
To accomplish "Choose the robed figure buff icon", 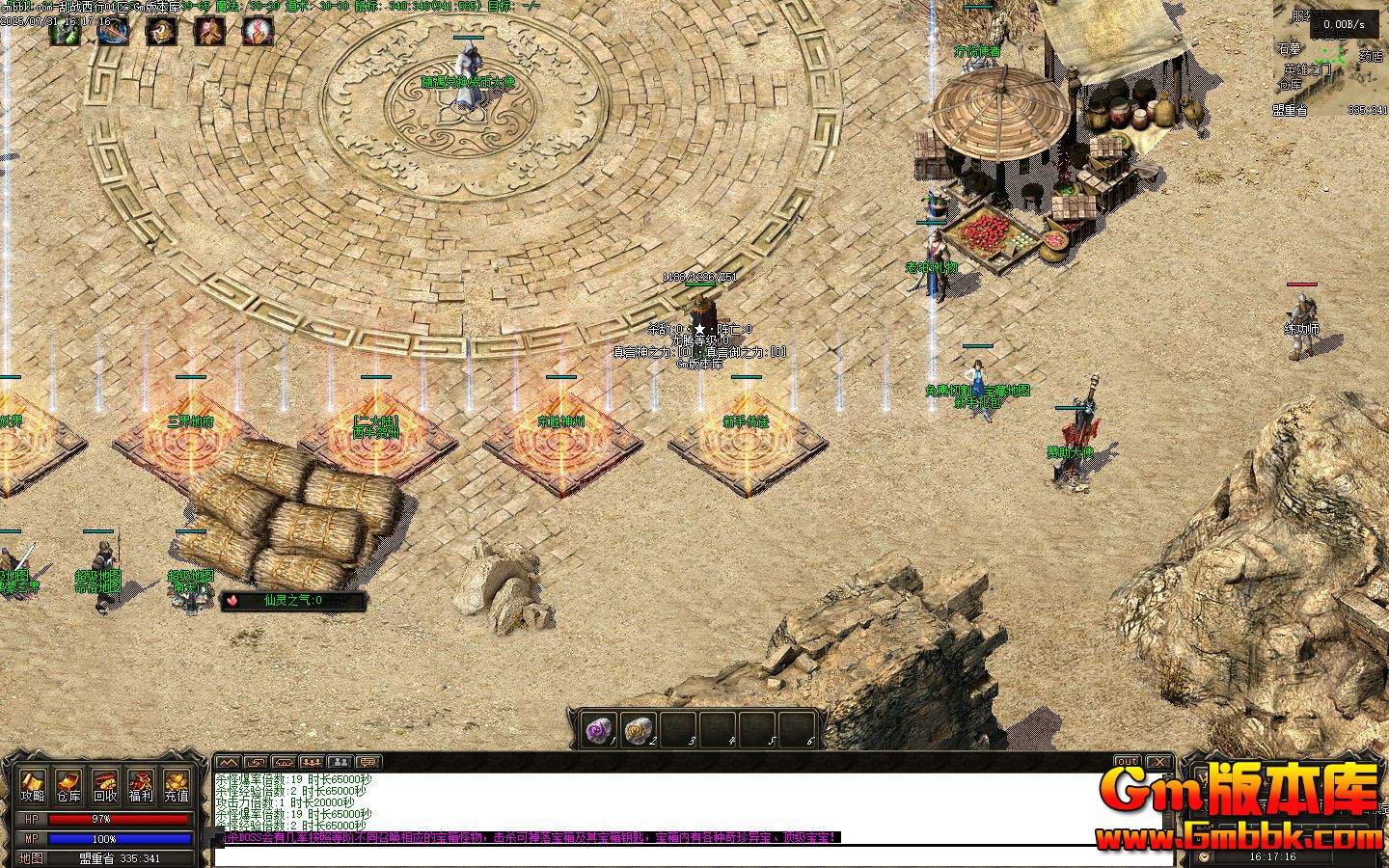I will (209, 32).
